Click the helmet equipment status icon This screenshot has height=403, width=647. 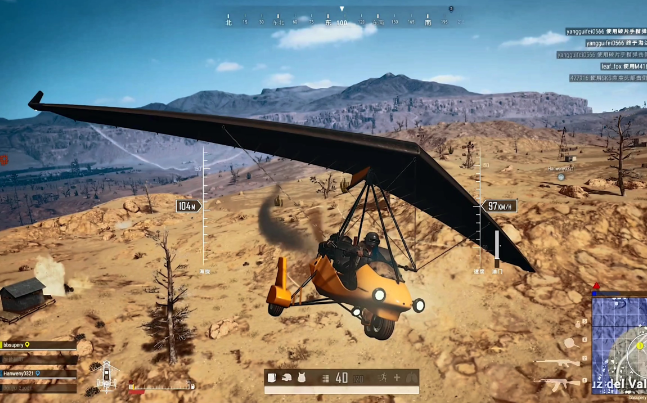pyautogui.click(x=286, y=377)
